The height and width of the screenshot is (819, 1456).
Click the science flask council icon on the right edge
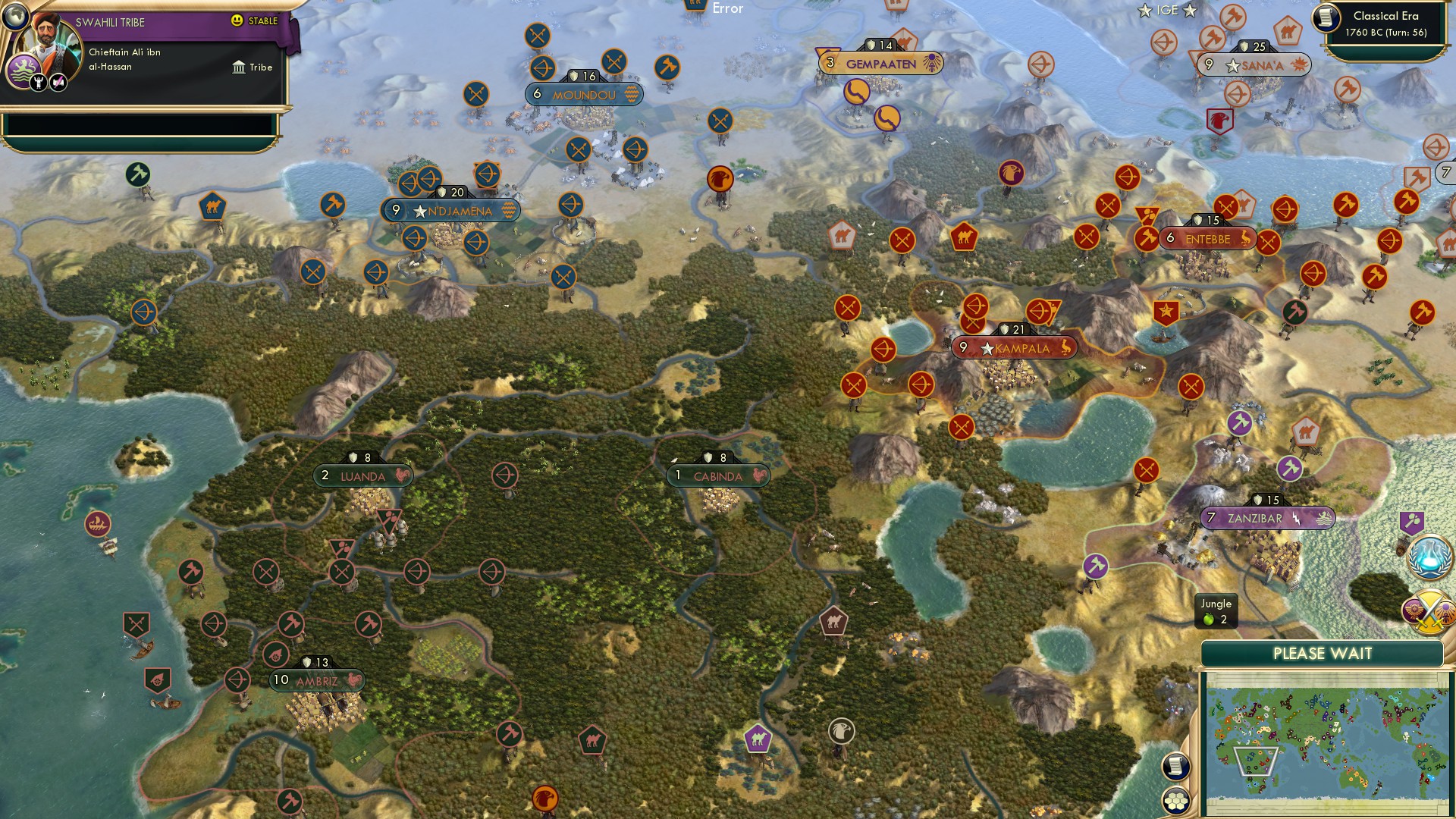pos(1430,557)
